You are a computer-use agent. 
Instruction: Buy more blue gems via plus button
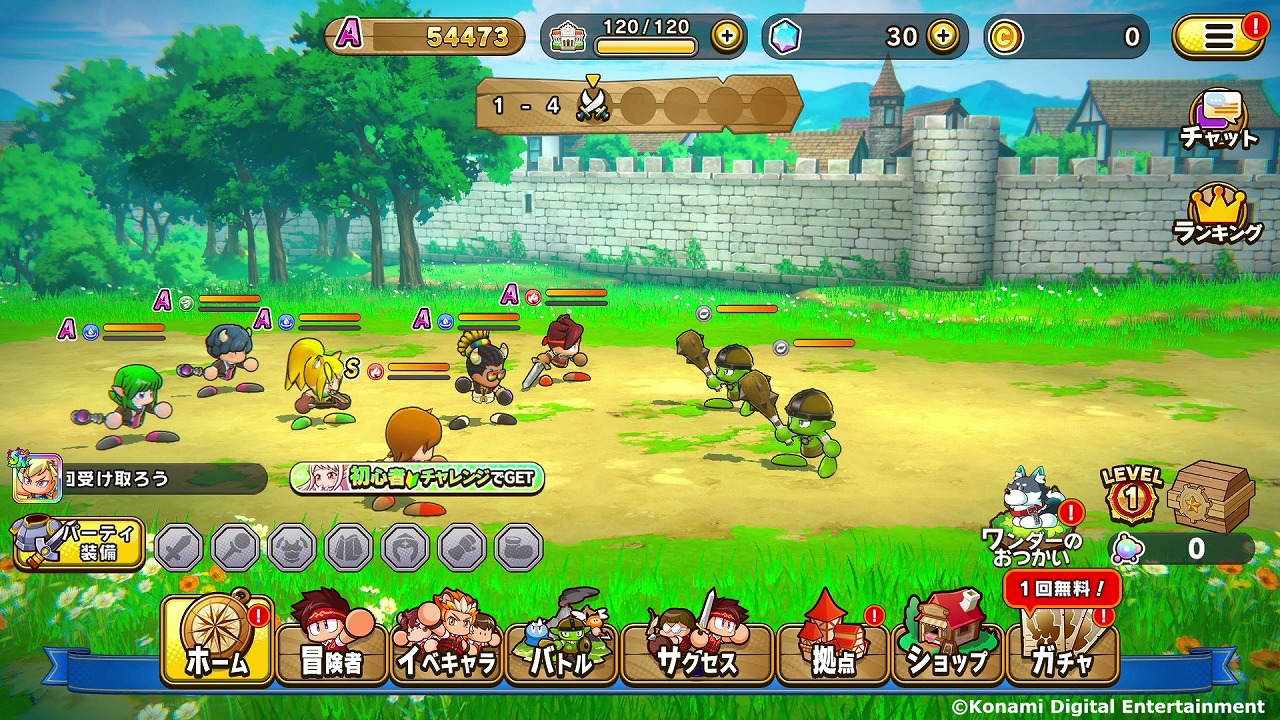click(x=942, y=37)
